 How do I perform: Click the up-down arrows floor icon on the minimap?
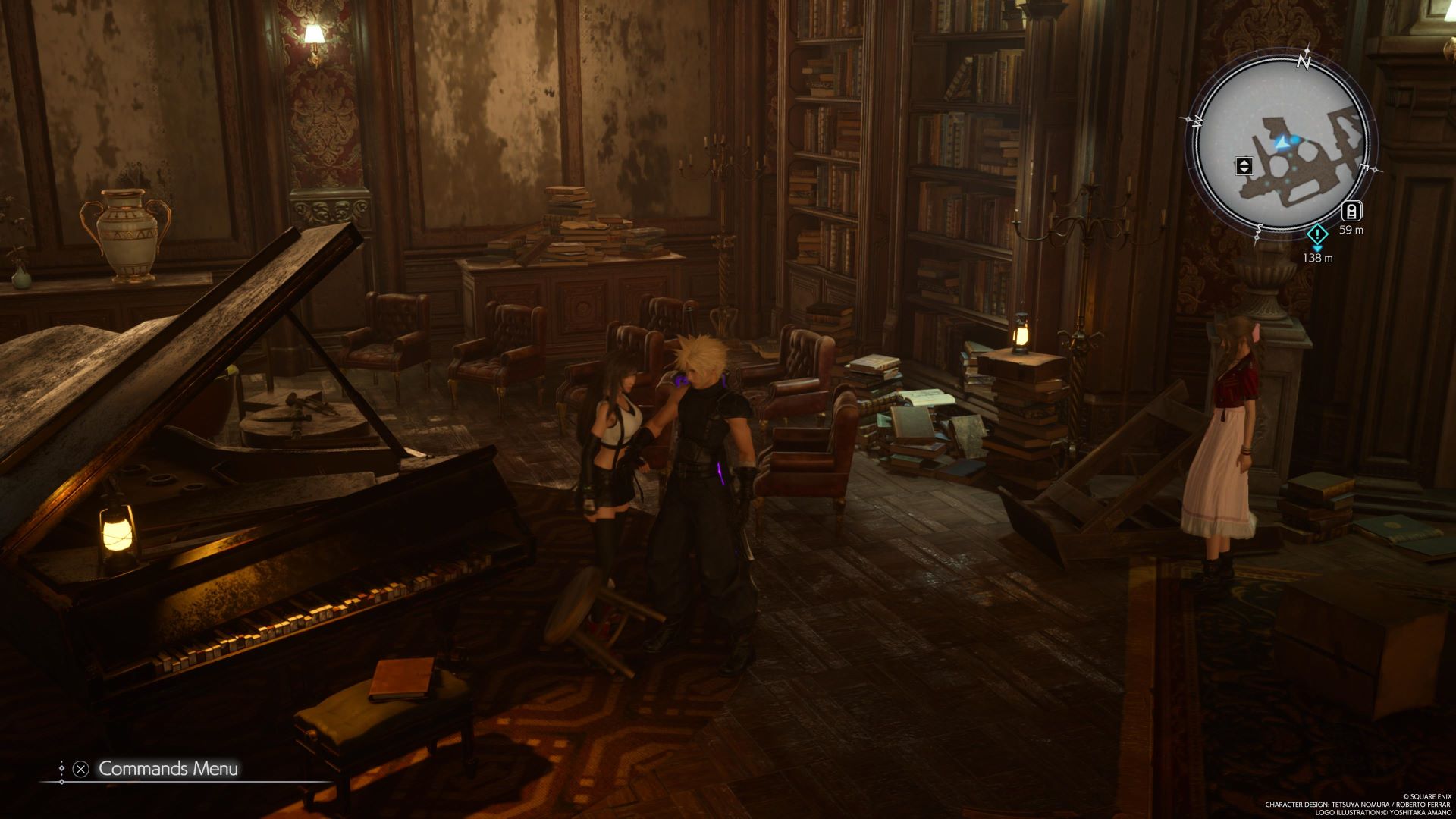1244,166
